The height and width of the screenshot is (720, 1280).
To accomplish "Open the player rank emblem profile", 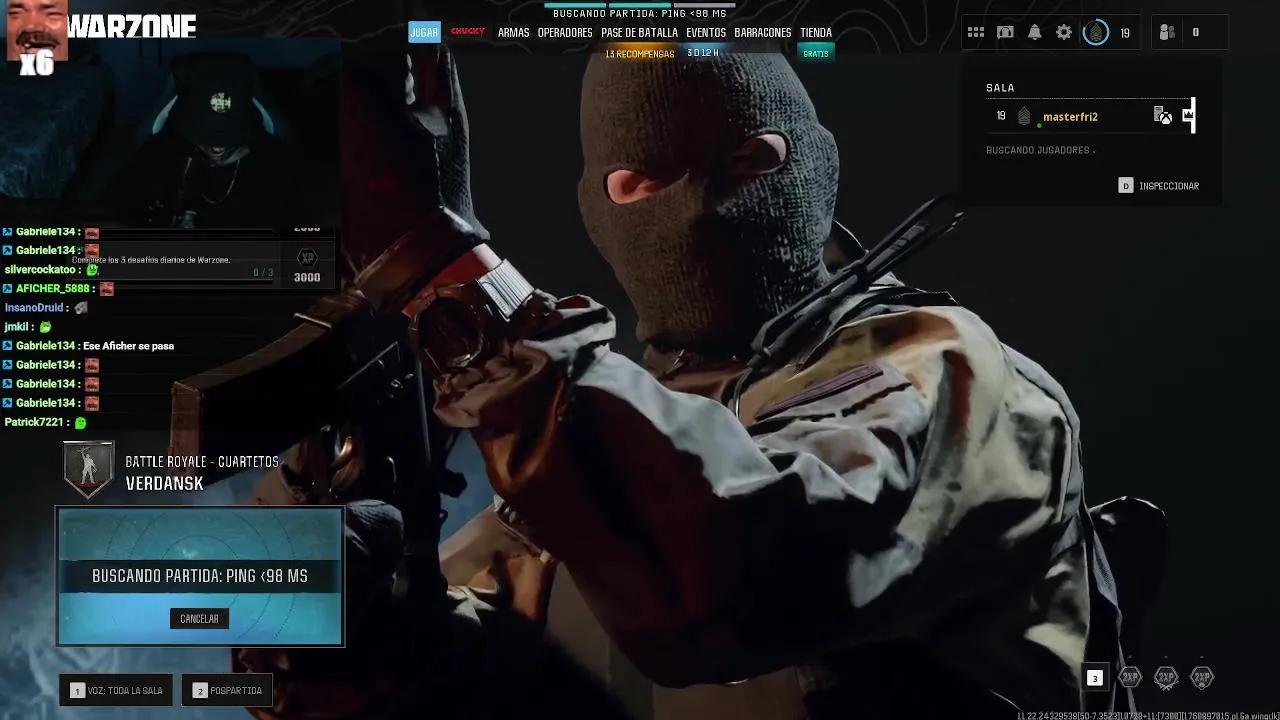I will 1096,32.
